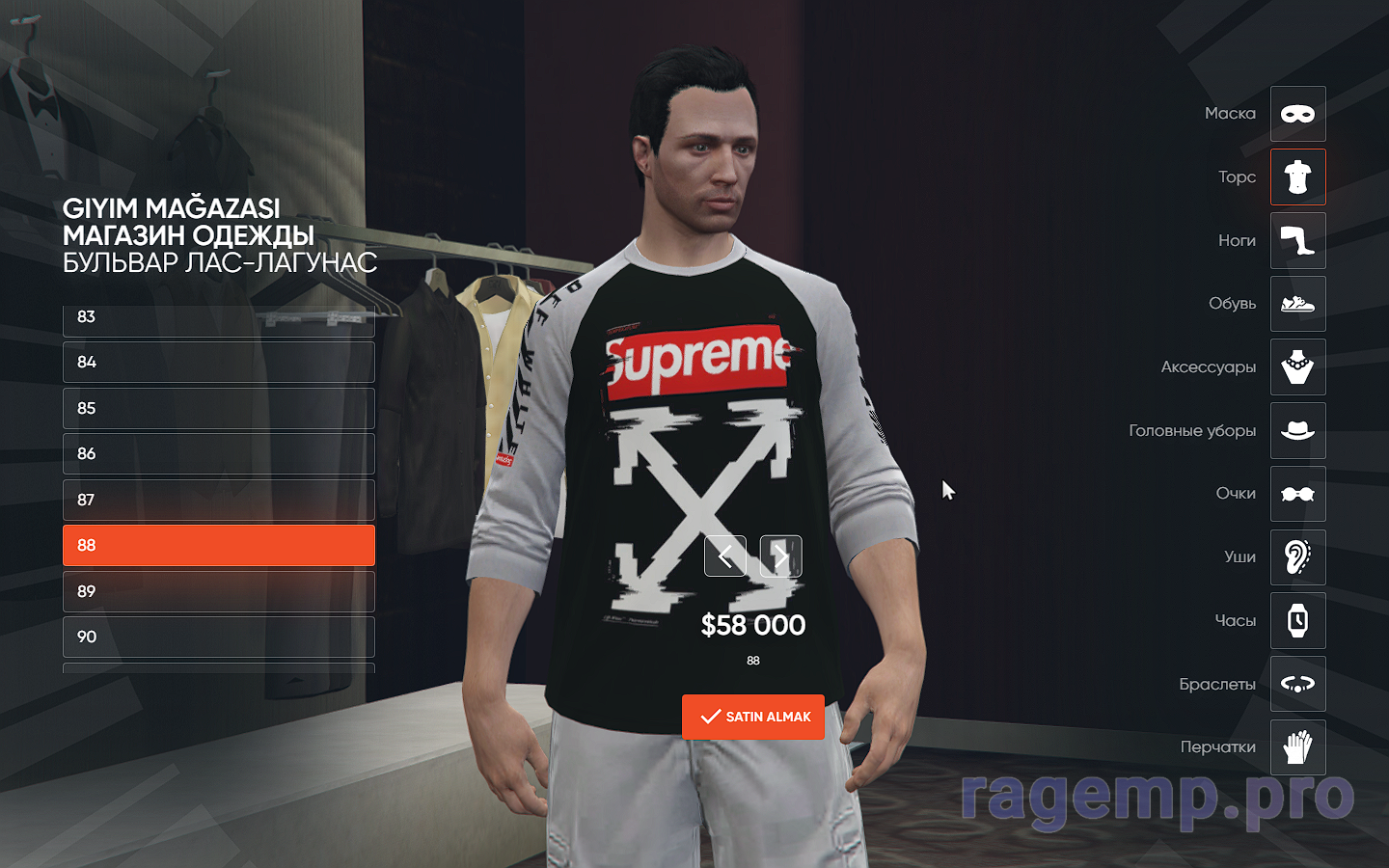Select the Головные уборы (hats) icon
The width and height of the screenshot is (1389, 868).
point(1298,430)
